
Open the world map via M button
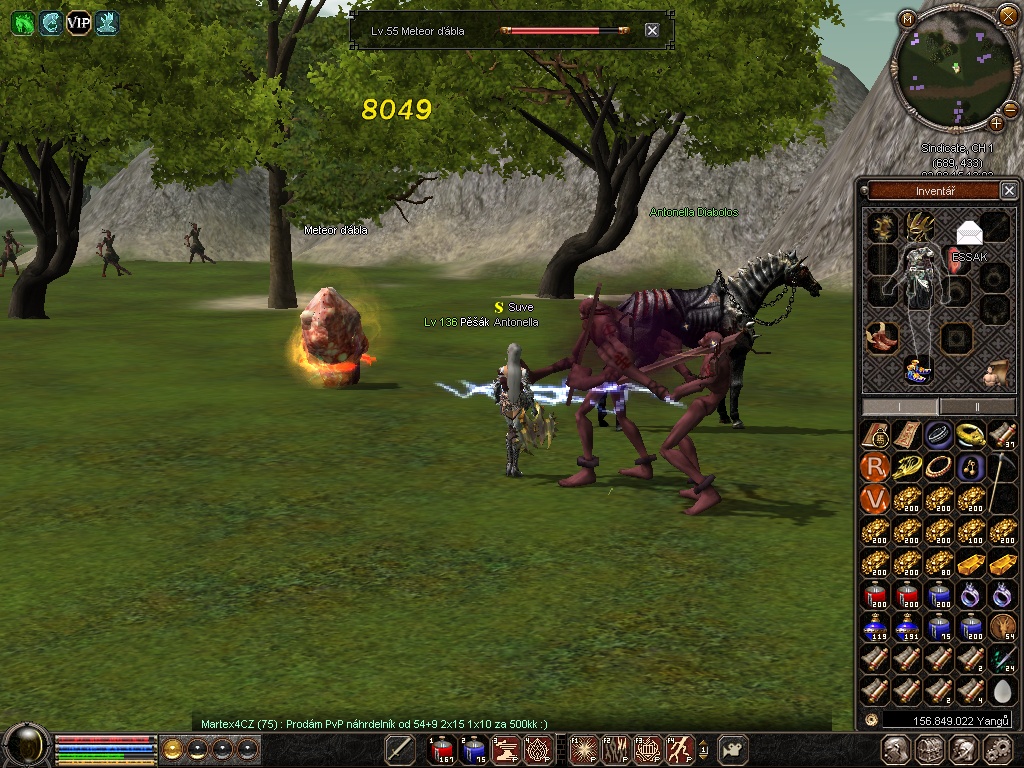(907, 18)
